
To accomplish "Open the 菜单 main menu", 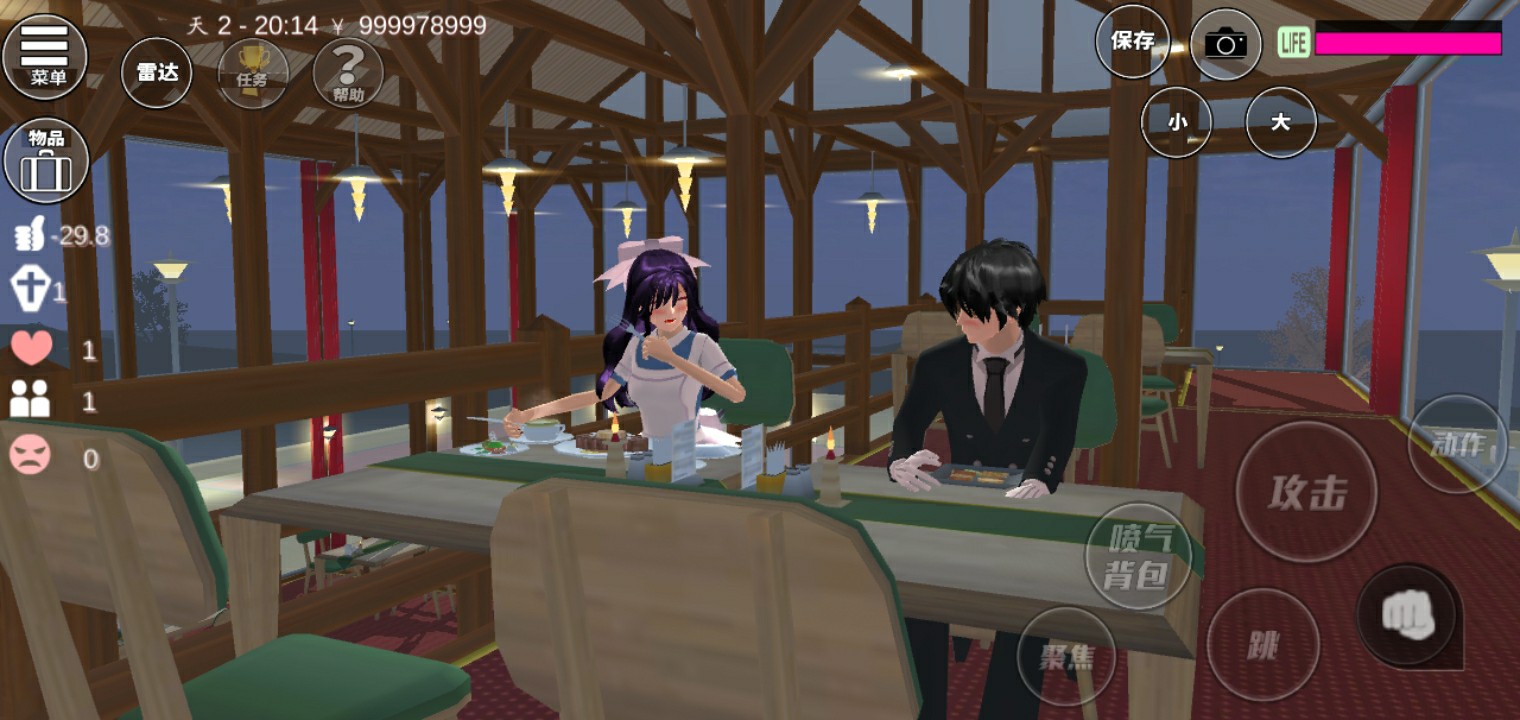I will pyautogui.click(x=45, y=55).
